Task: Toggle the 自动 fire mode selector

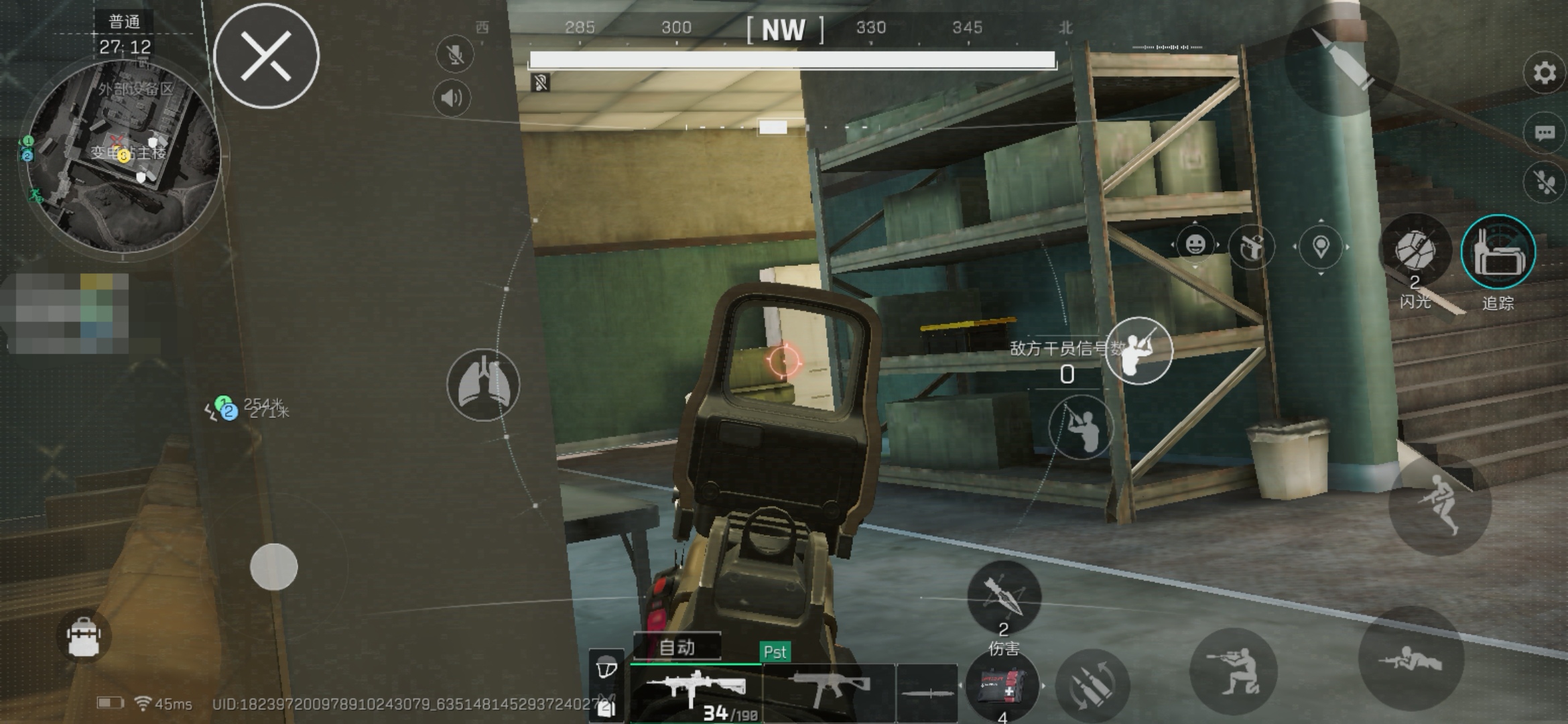Action: pyautogui.click(x=677, y=647)
